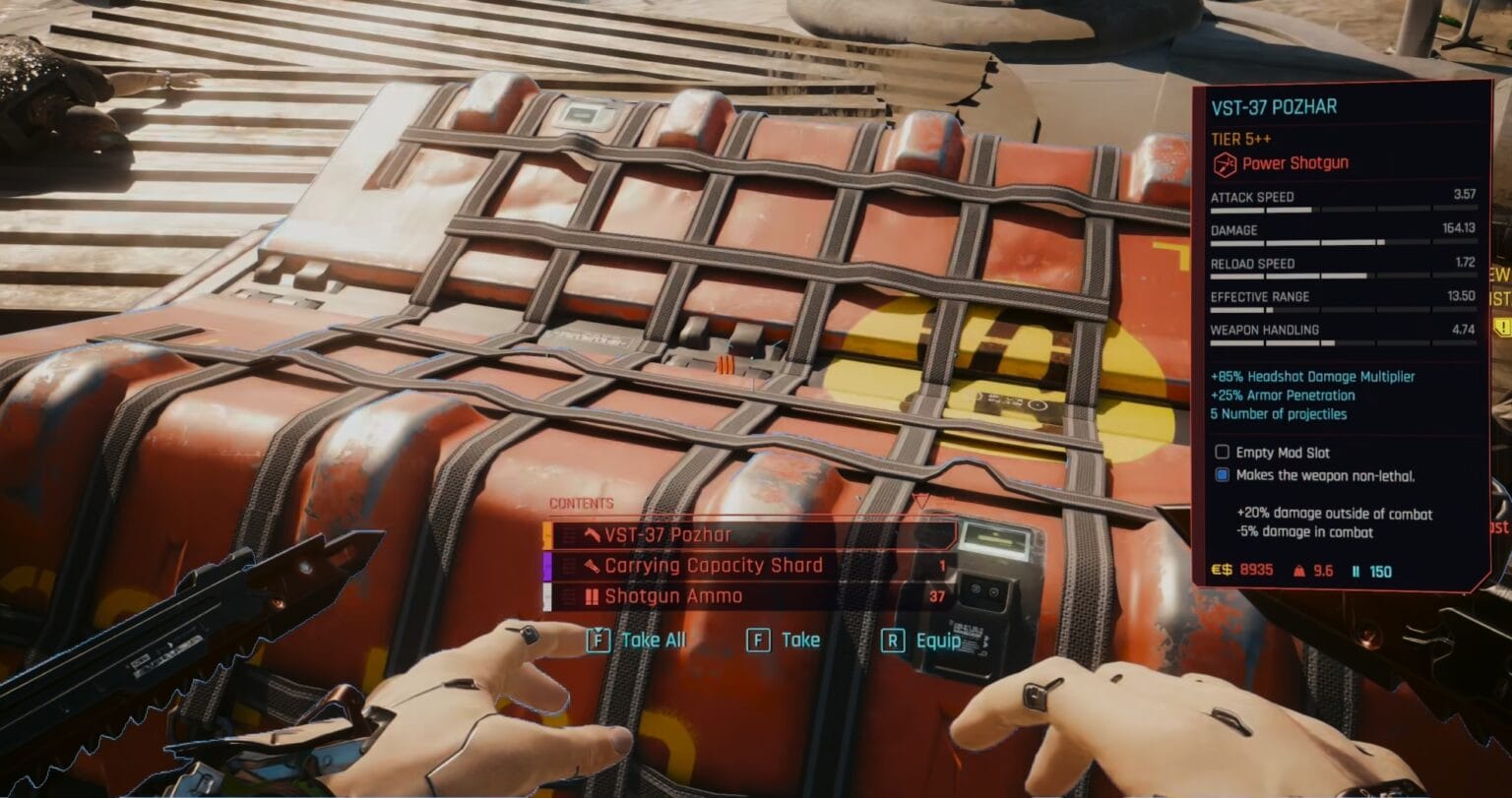Click the F key prompt beside Take All
The width and height of the screenshot is (1512, 798).
pos(599,641)
